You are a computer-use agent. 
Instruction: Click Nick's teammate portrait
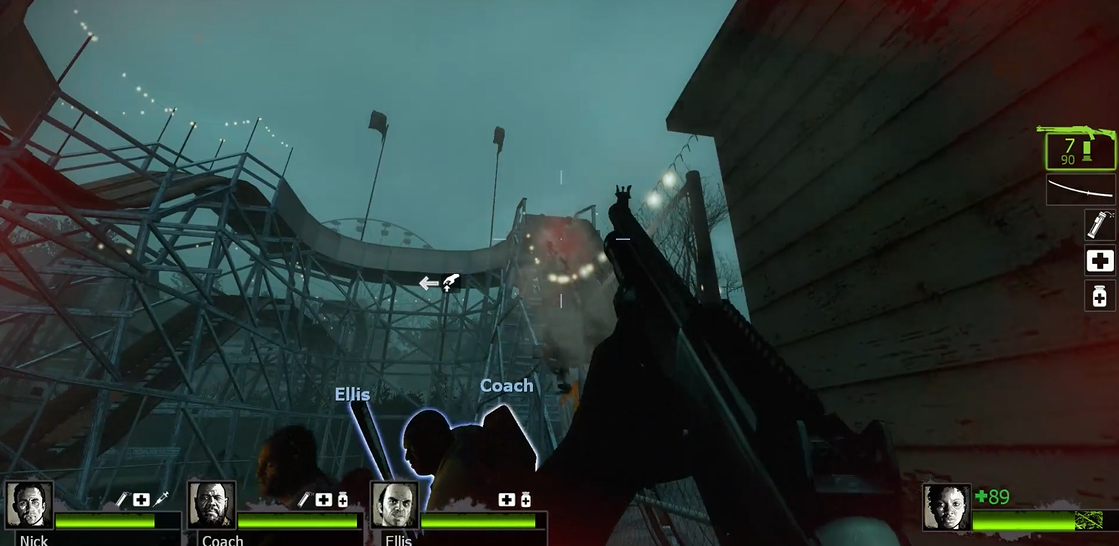(x=28, y=505)
